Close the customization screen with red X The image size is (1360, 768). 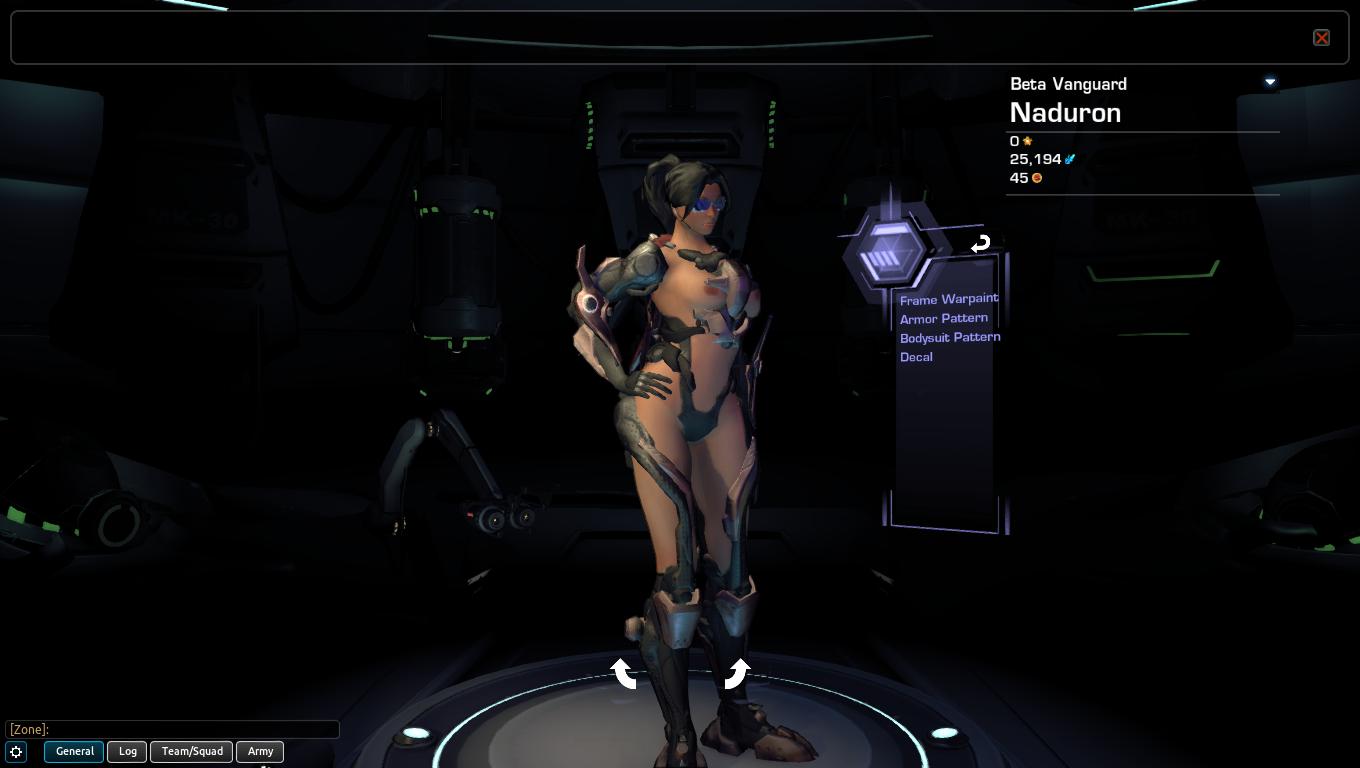click(1321, 38)
